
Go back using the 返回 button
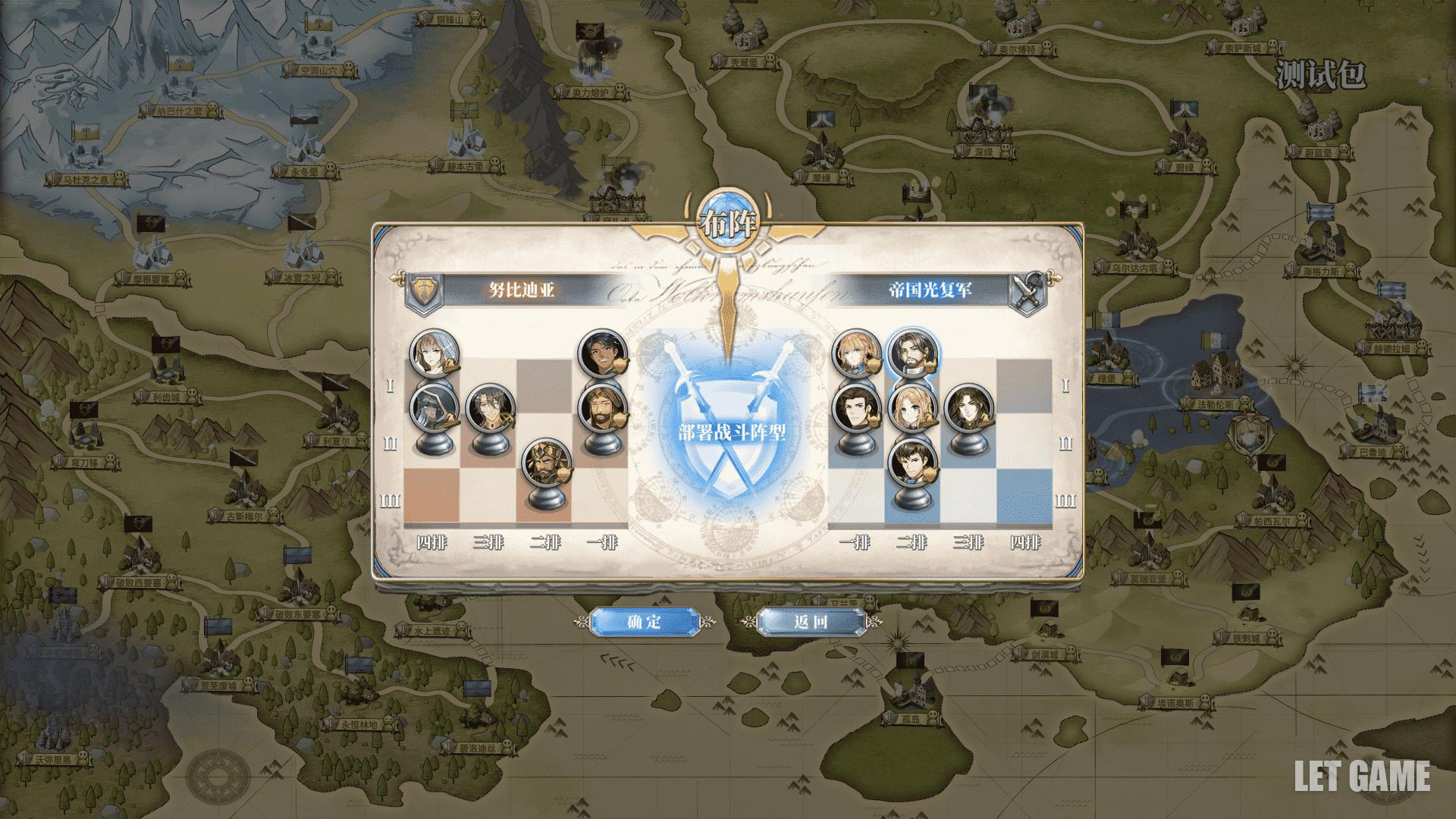pos(811,622)
